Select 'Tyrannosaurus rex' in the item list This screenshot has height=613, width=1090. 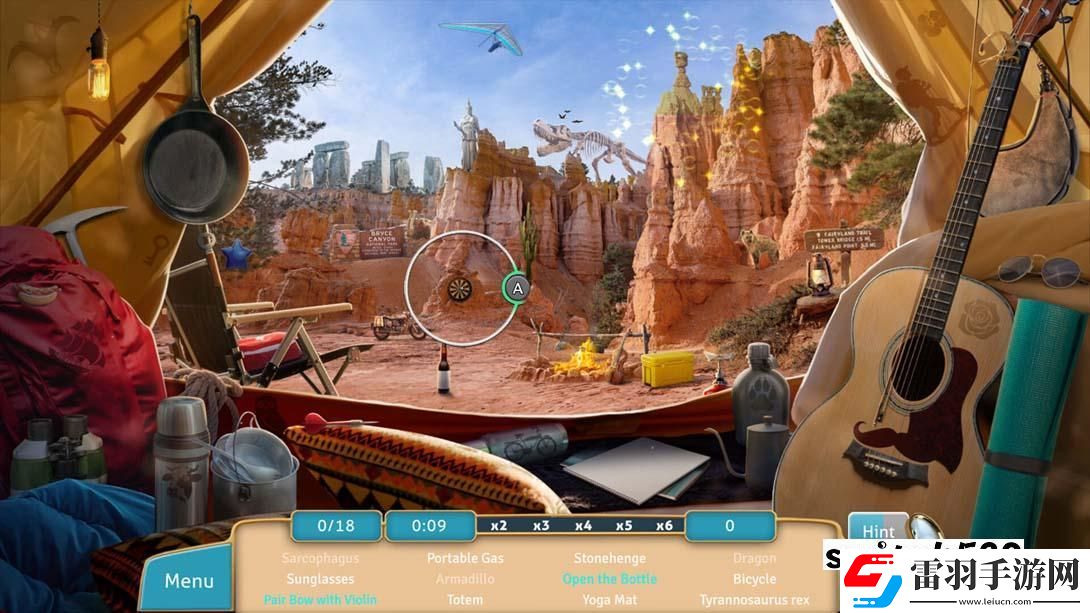point(754,600)
